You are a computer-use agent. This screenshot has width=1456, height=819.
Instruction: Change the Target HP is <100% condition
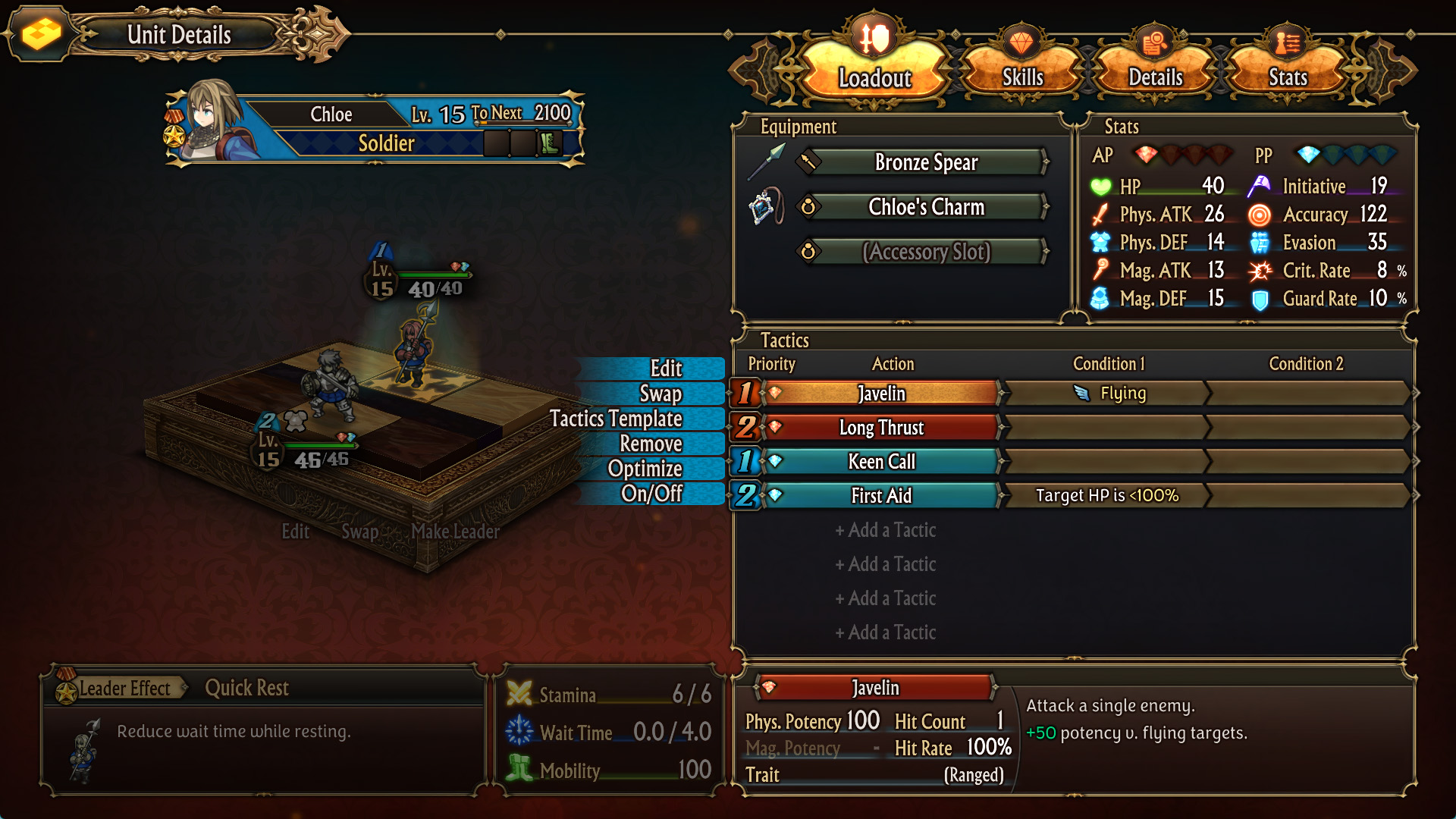[1107, 496]
